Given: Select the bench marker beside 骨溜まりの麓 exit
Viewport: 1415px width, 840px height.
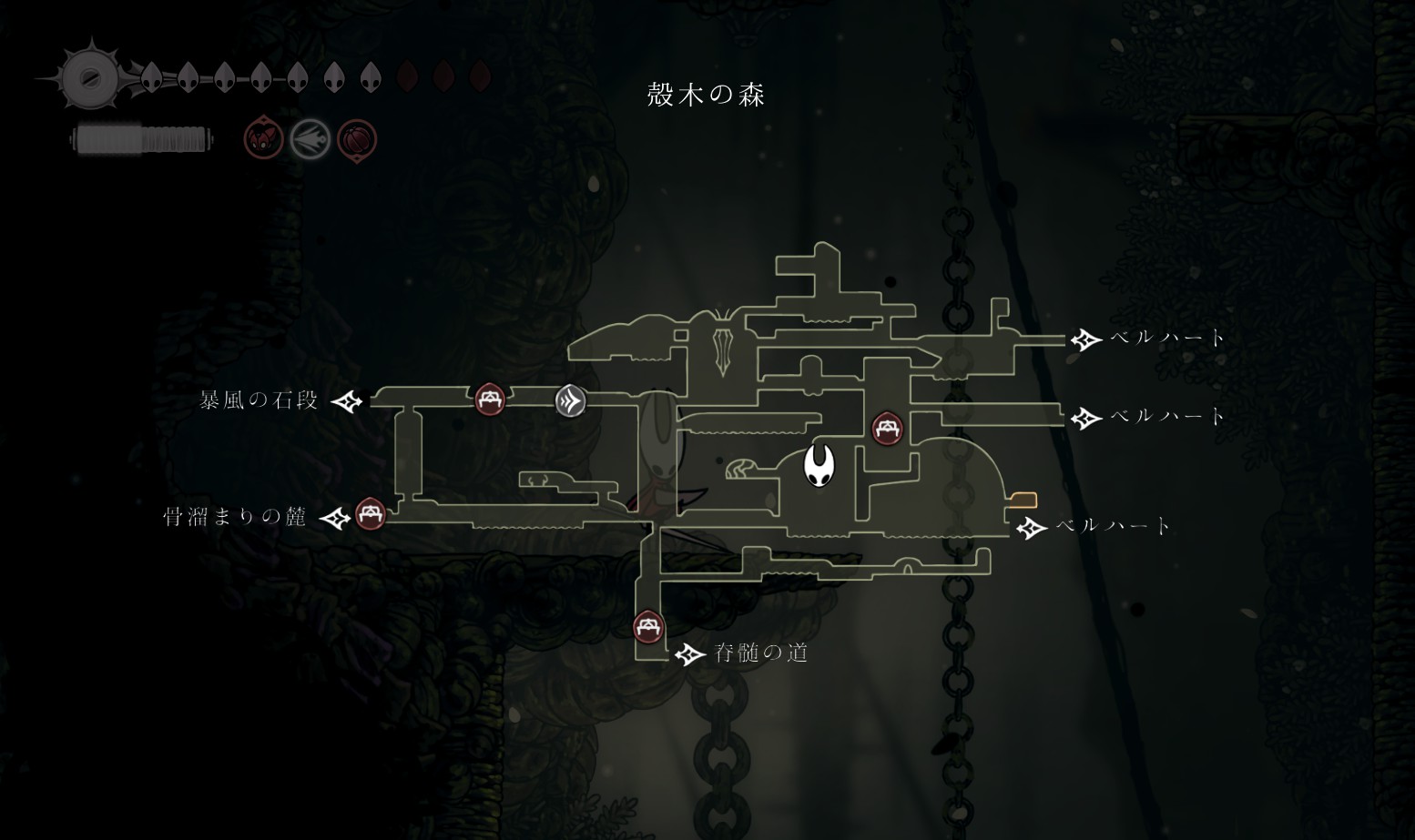Looking at the screenshot, I should (x=369, y=514).
